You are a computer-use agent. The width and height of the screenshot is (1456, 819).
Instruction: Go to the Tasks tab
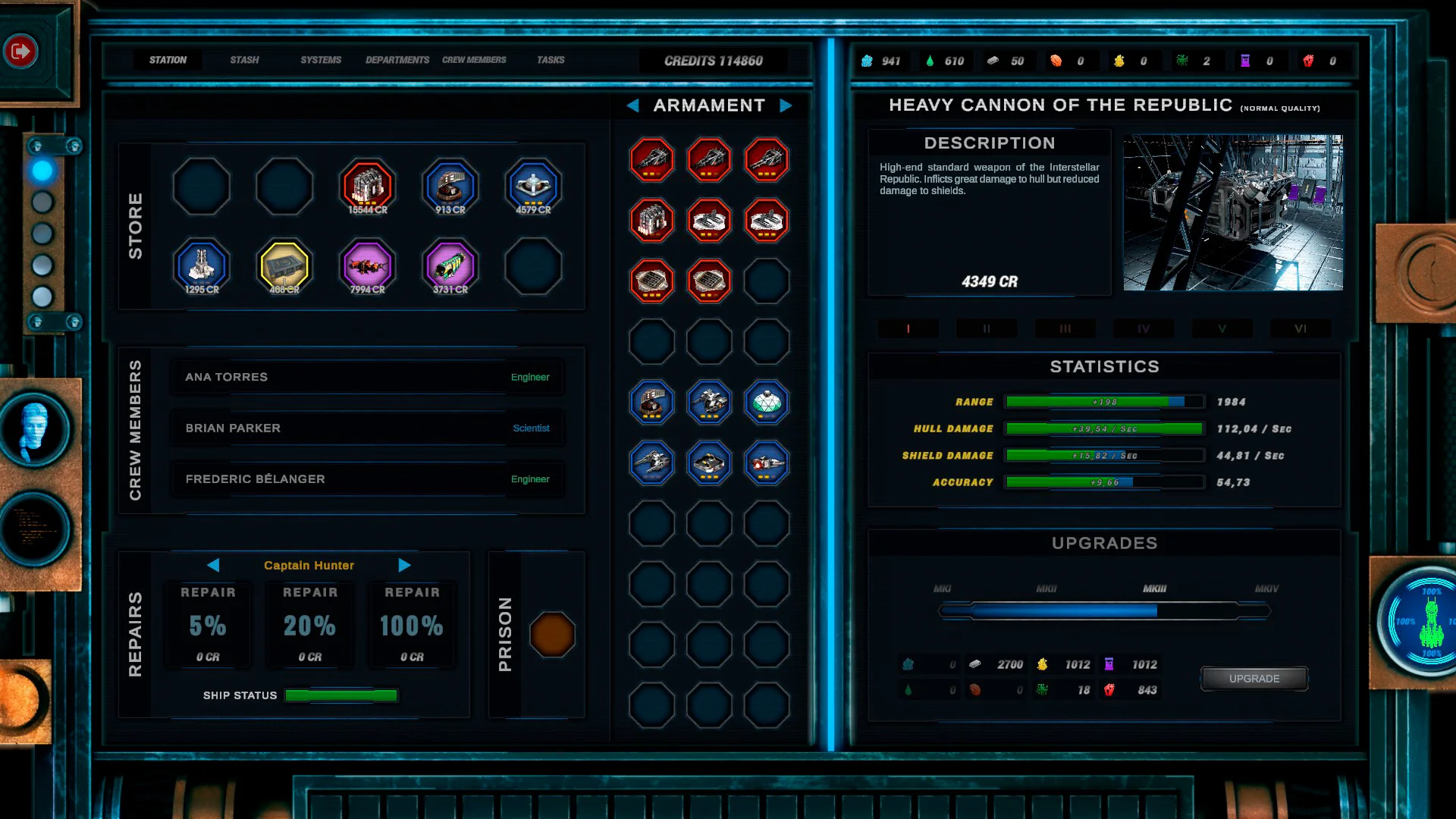(551, 60)
